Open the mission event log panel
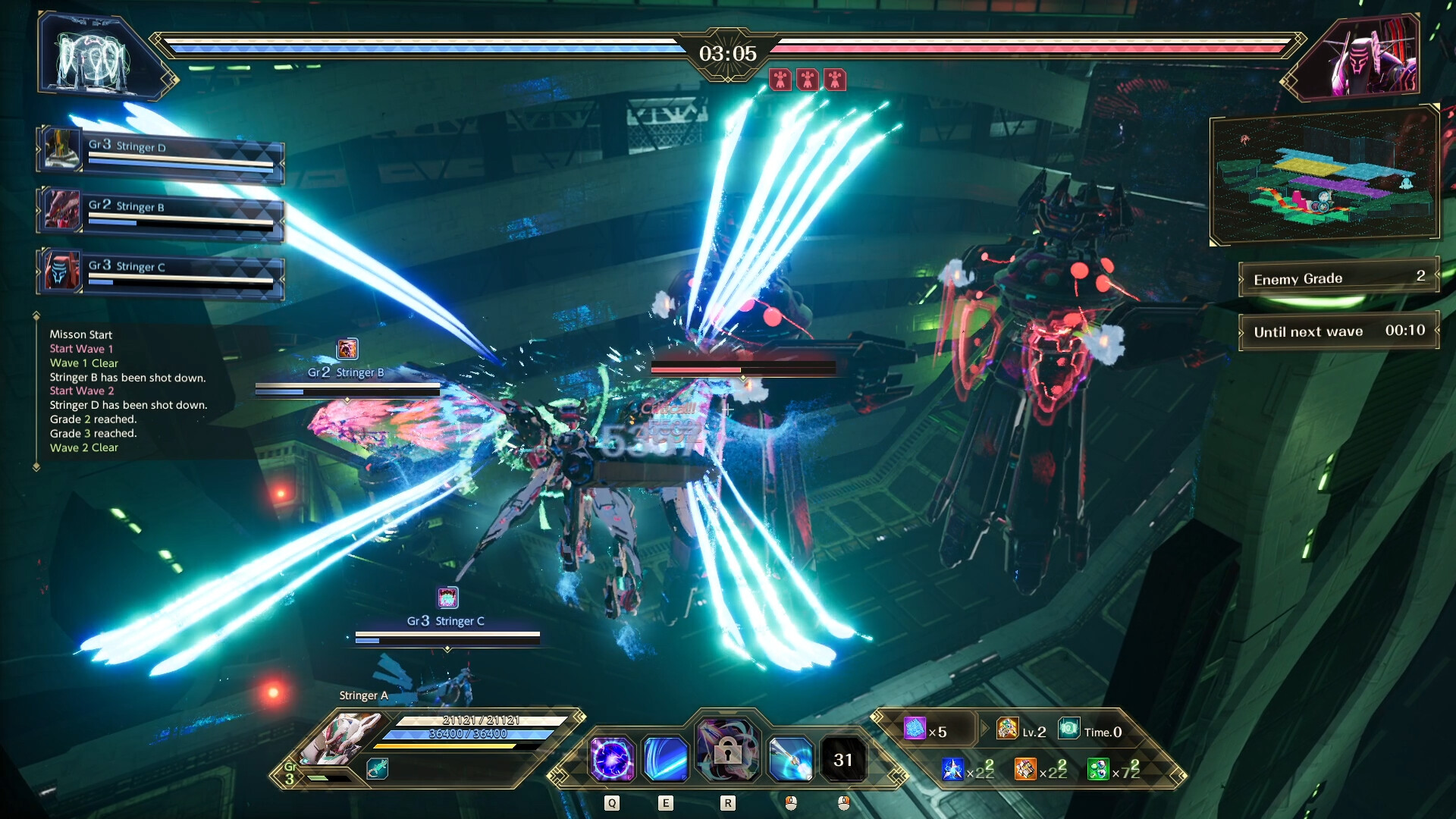Image resolution: width=1456 pixels, height=819 pixels. point(129,391)
